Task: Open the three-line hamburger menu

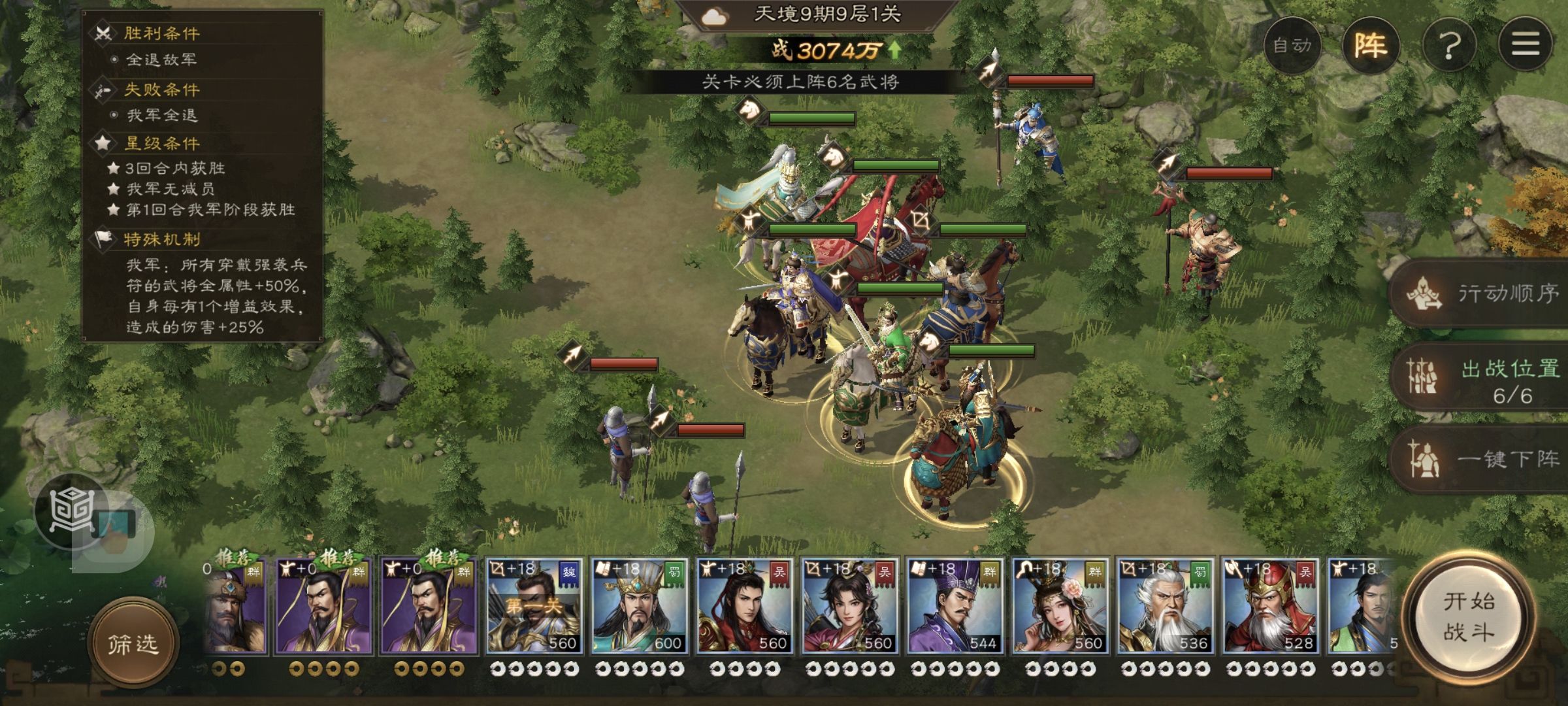Action: tap(1526, 44)
